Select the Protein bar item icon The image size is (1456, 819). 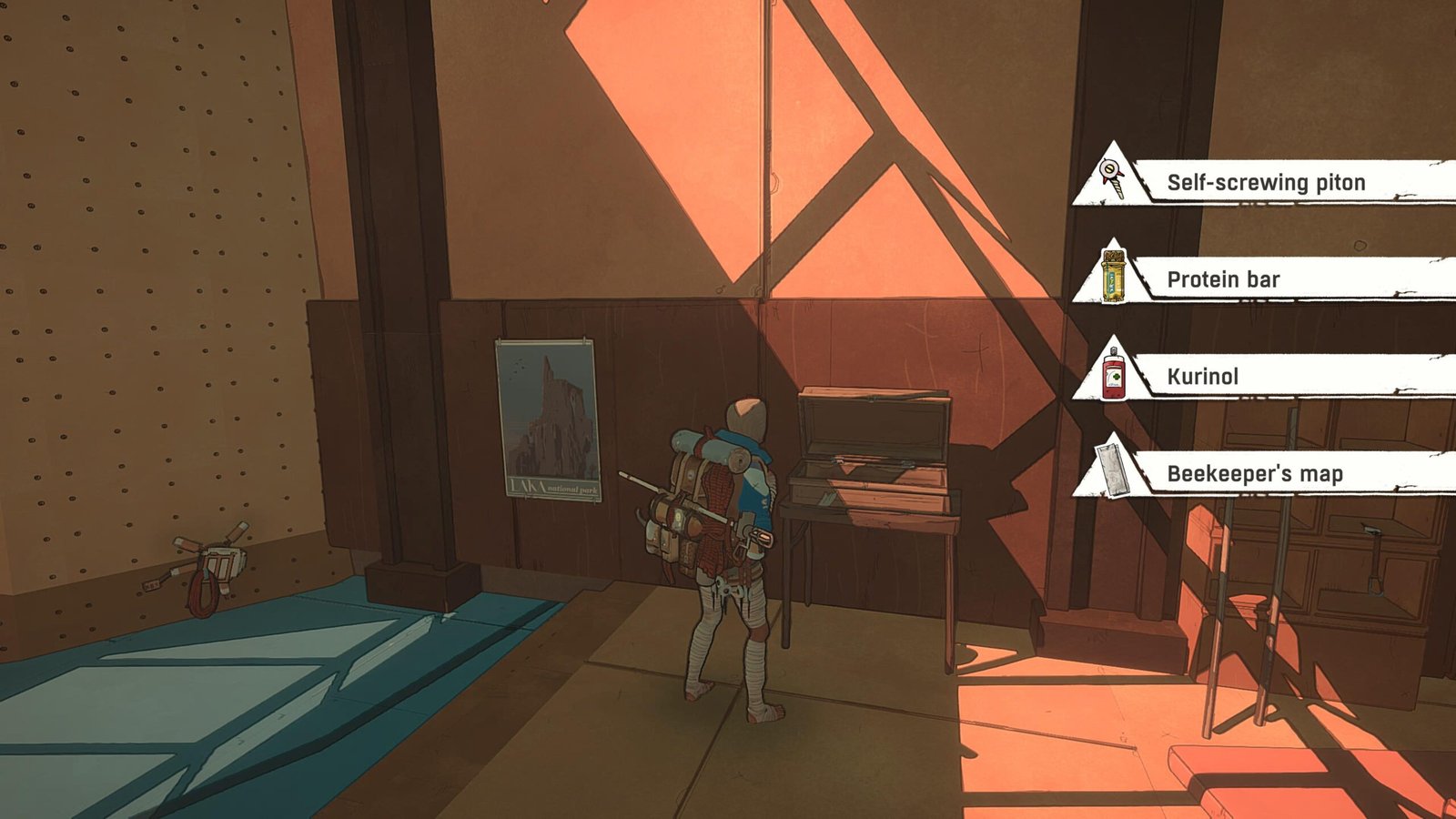pos(1114,278)
